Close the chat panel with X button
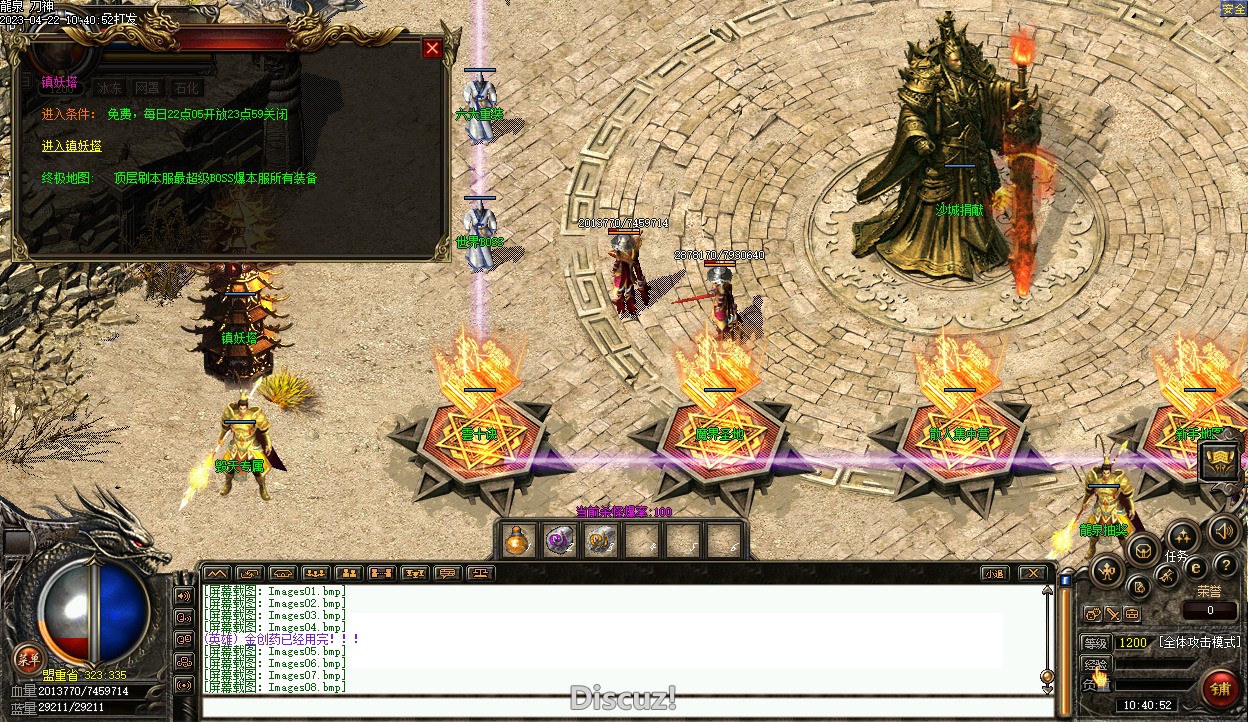 coord(1032,573)
